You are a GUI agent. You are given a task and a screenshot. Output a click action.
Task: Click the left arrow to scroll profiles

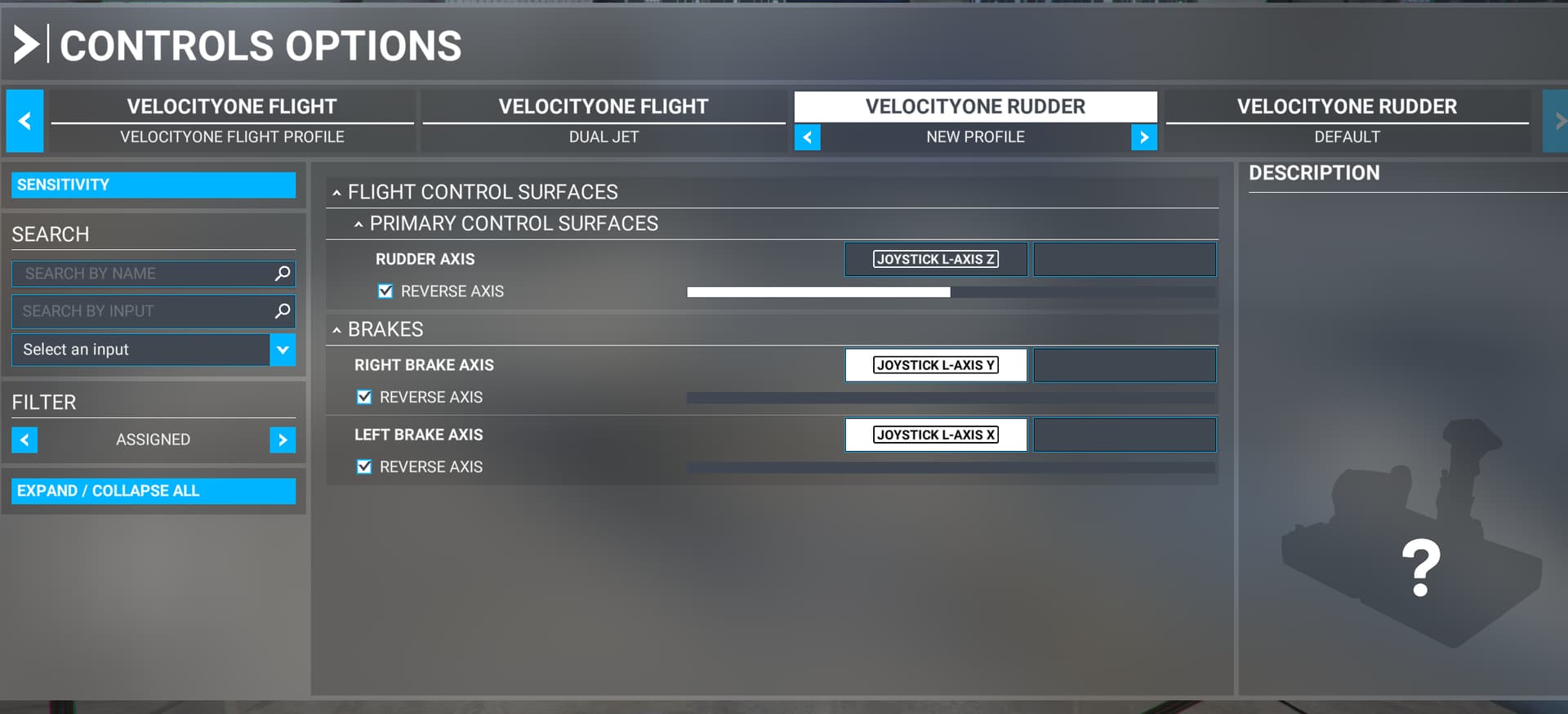[24, 120]
